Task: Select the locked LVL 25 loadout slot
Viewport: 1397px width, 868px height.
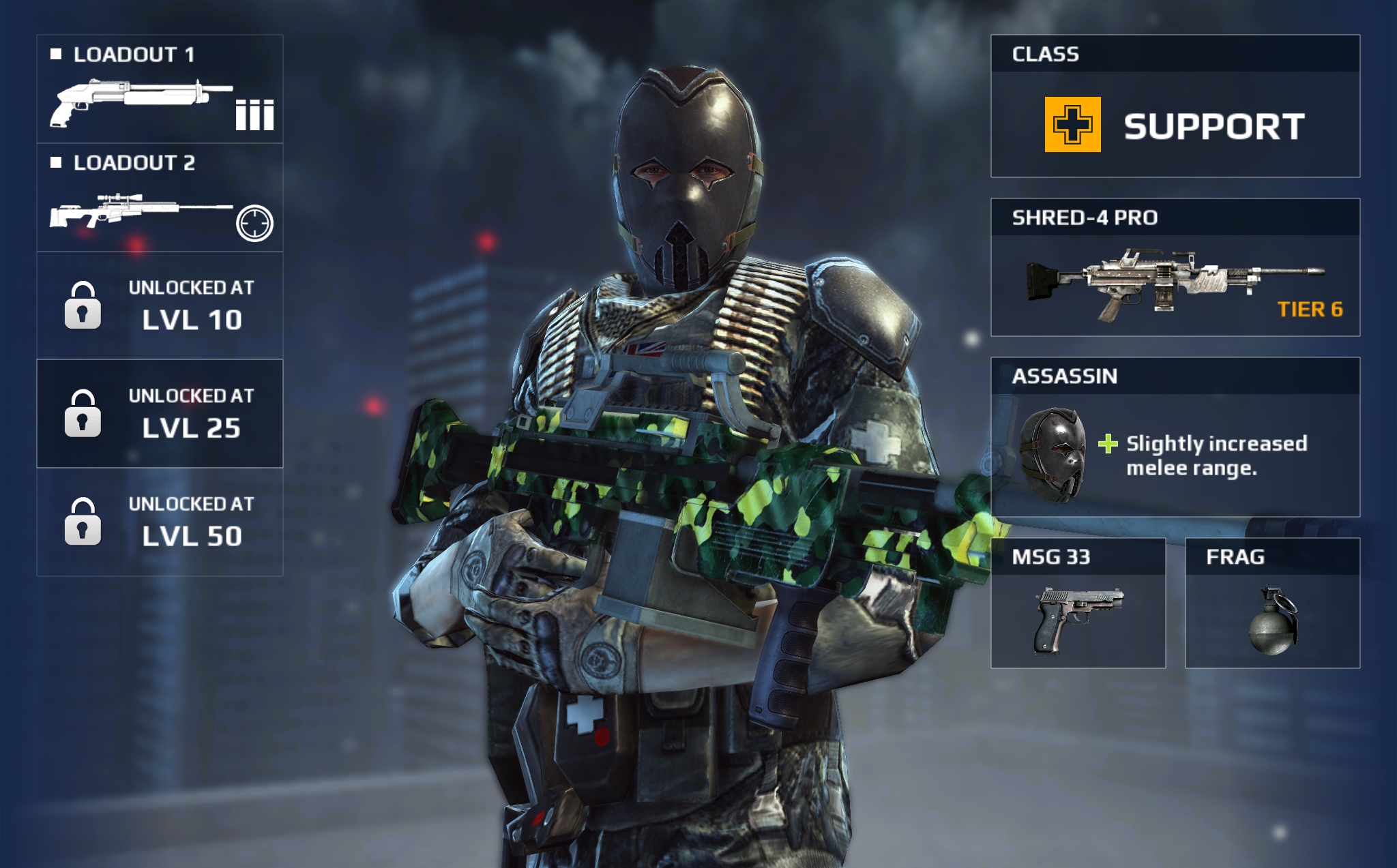Action: [160, 413]
